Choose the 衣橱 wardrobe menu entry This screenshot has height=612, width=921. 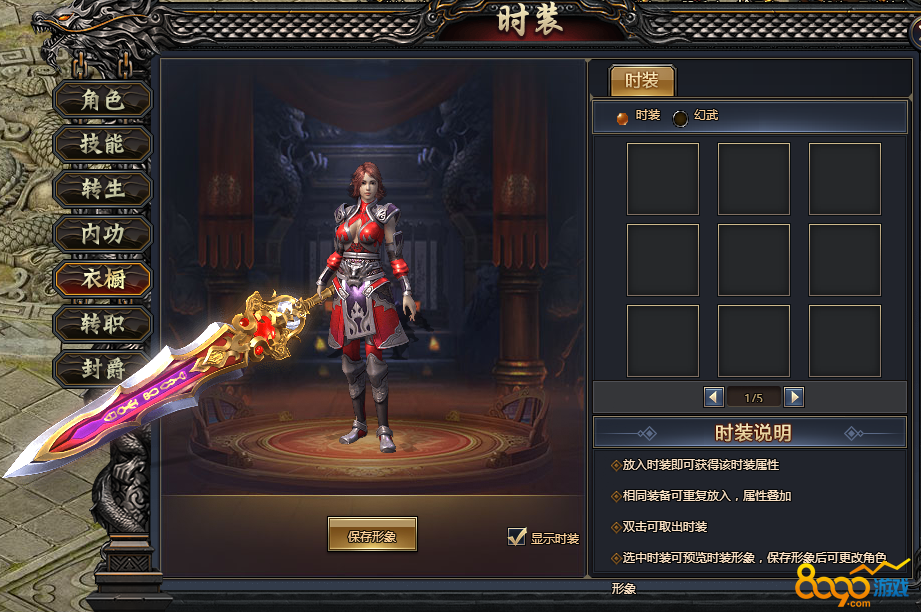pos(102,279)
